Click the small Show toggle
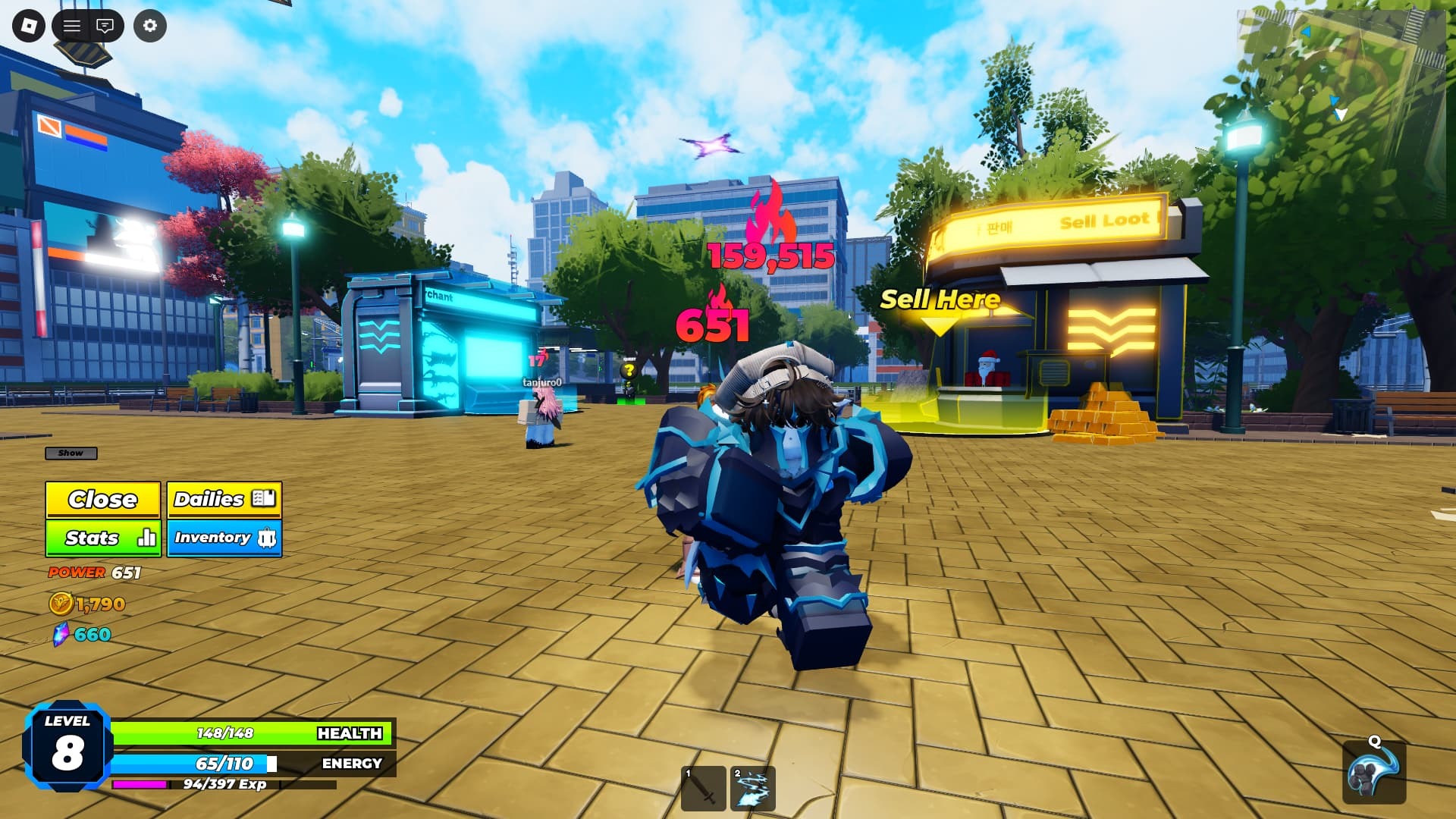 [x=71, y=453]
